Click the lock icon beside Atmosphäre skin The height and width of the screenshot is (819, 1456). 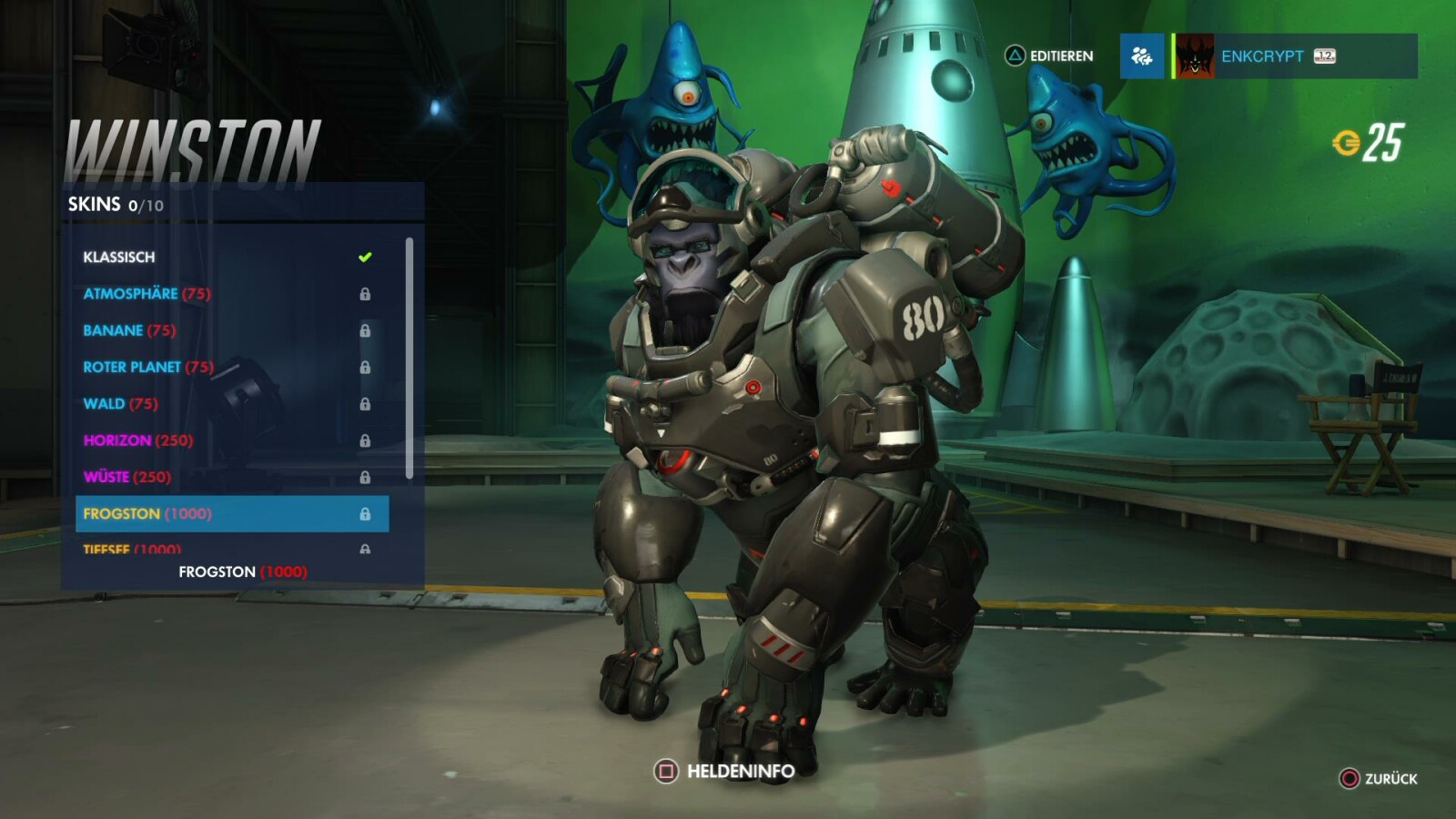(367, 294)
